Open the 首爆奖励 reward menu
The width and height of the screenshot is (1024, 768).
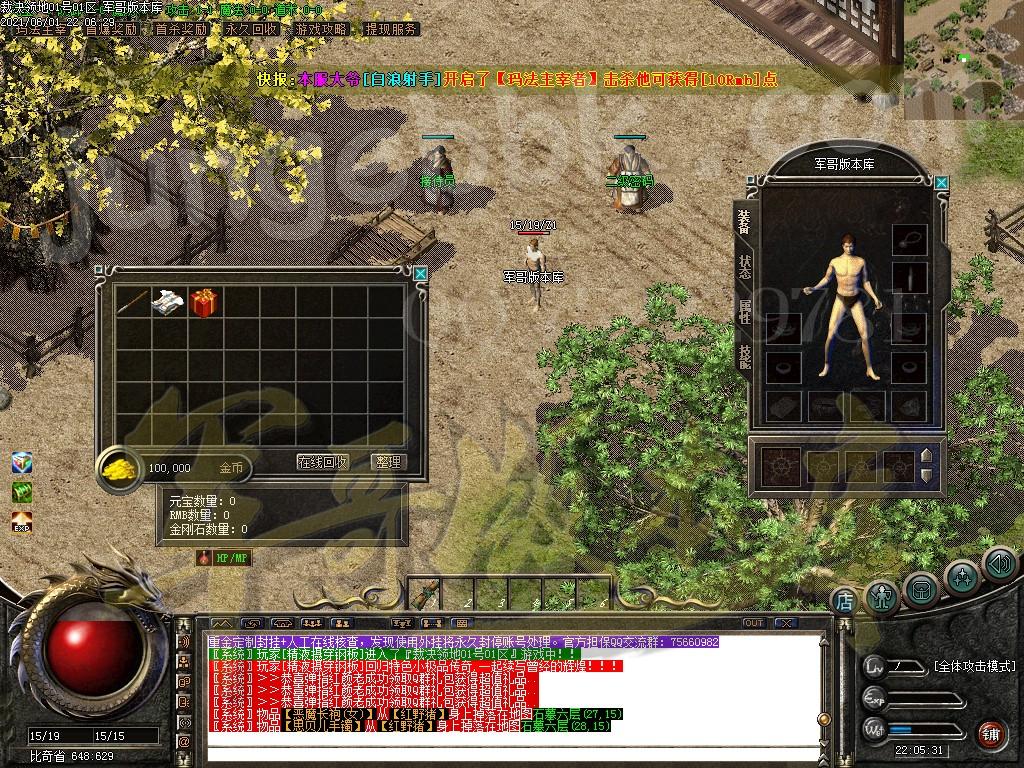pos(111,29)
